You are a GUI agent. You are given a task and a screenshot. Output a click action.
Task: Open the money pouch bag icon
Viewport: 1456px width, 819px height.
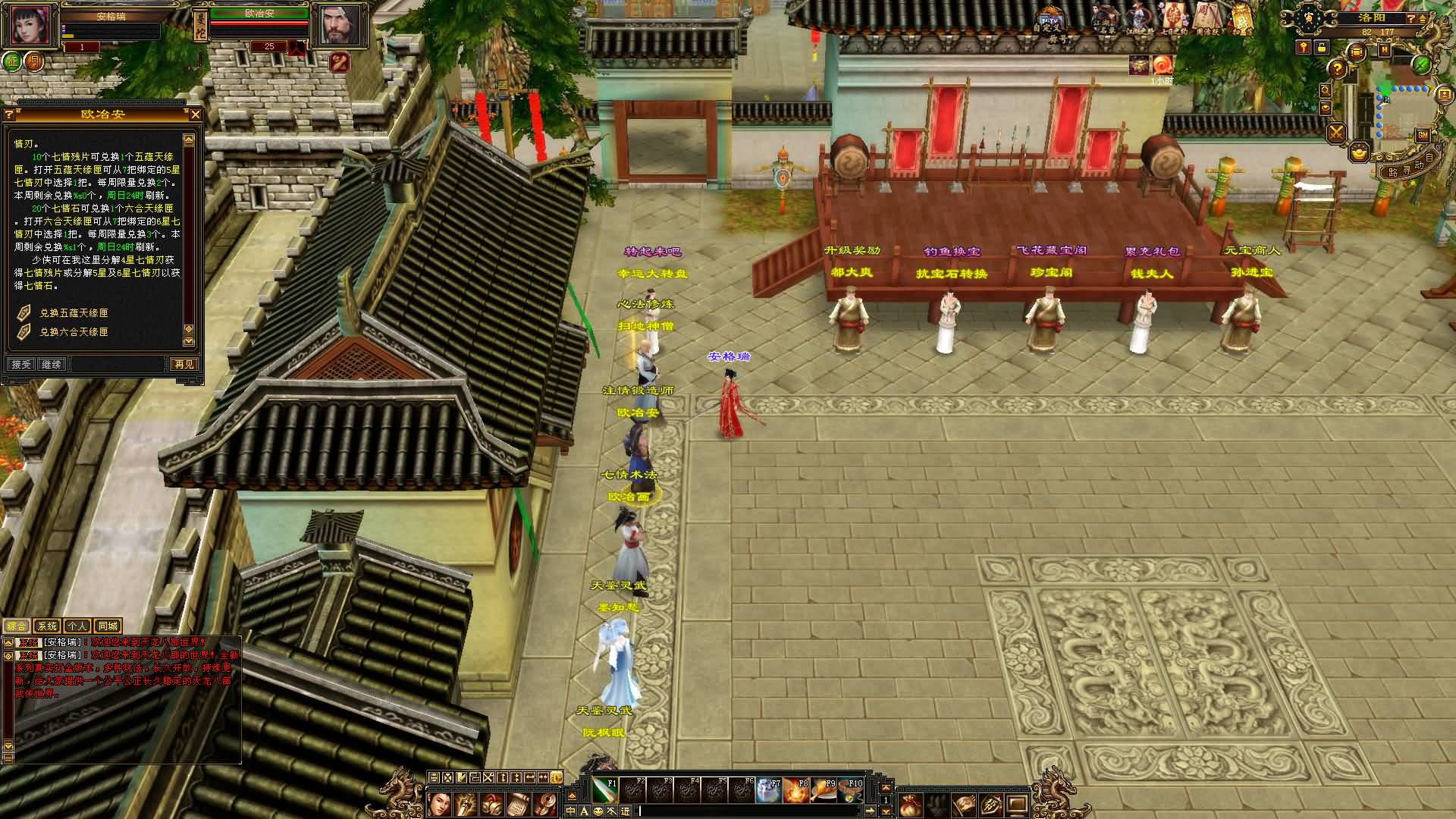tap(910, 805)
